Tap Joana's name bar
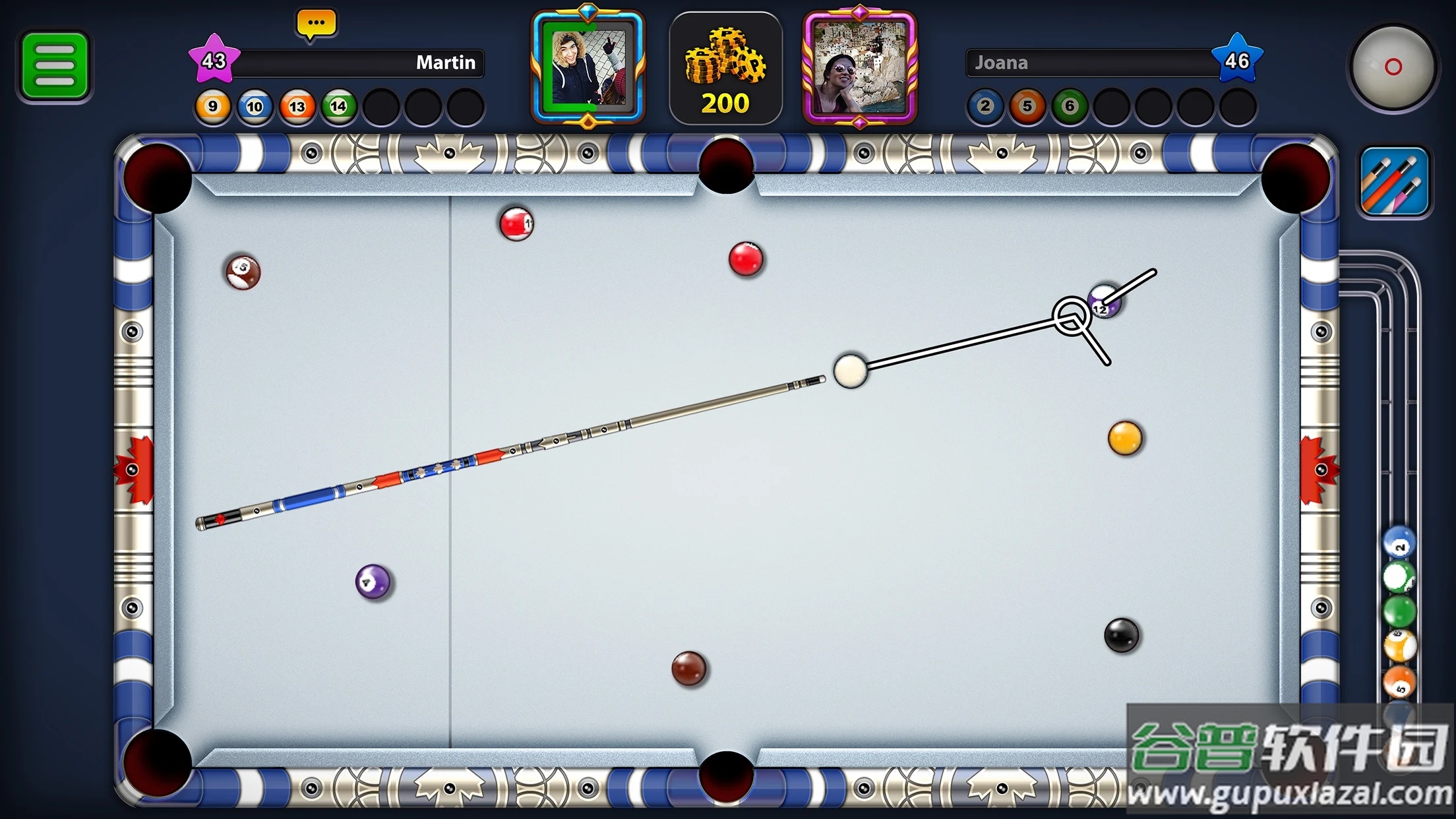 [1088, 63]
